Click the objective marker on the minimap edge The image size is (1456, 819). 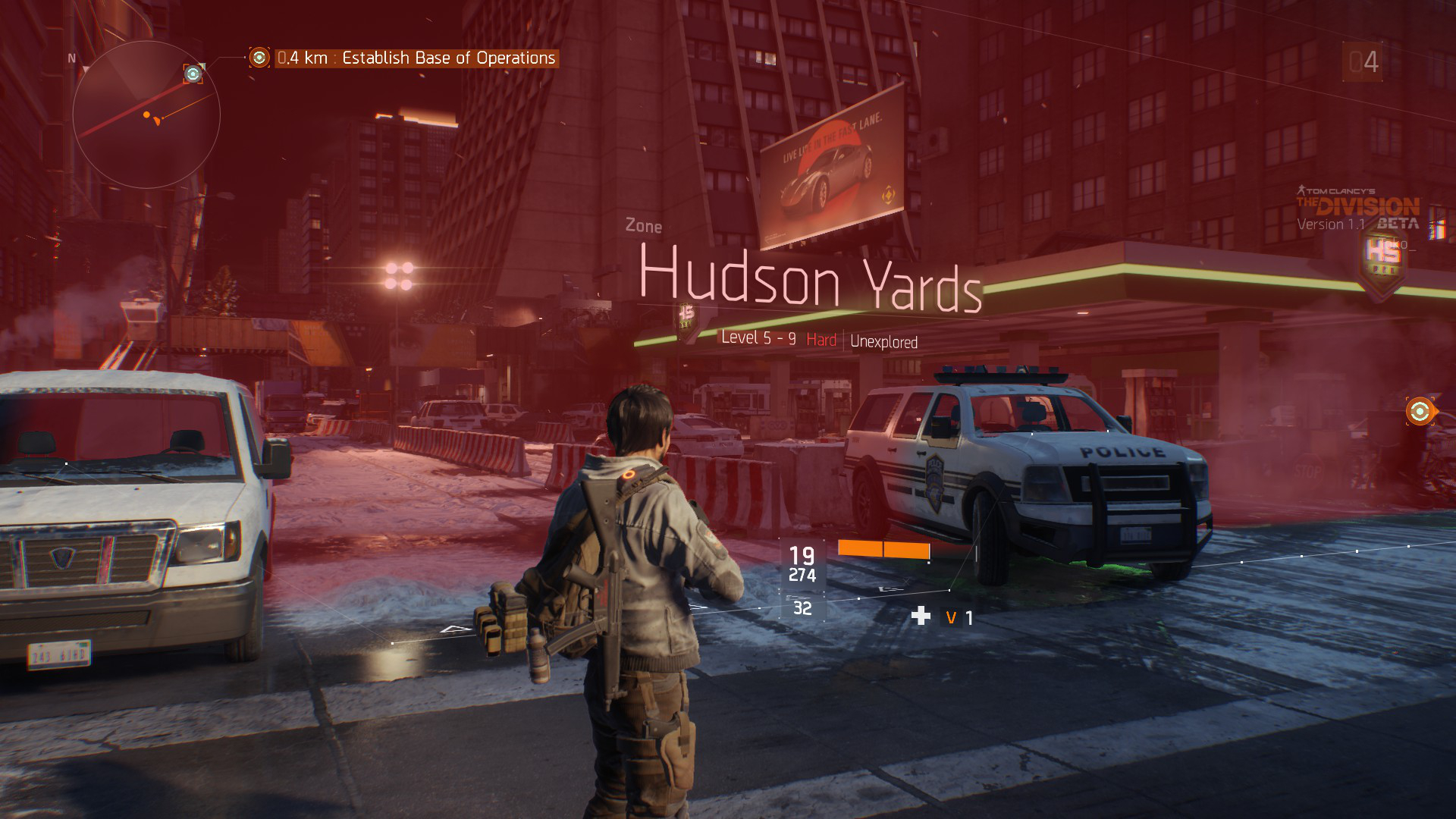(x=193, y=74)
